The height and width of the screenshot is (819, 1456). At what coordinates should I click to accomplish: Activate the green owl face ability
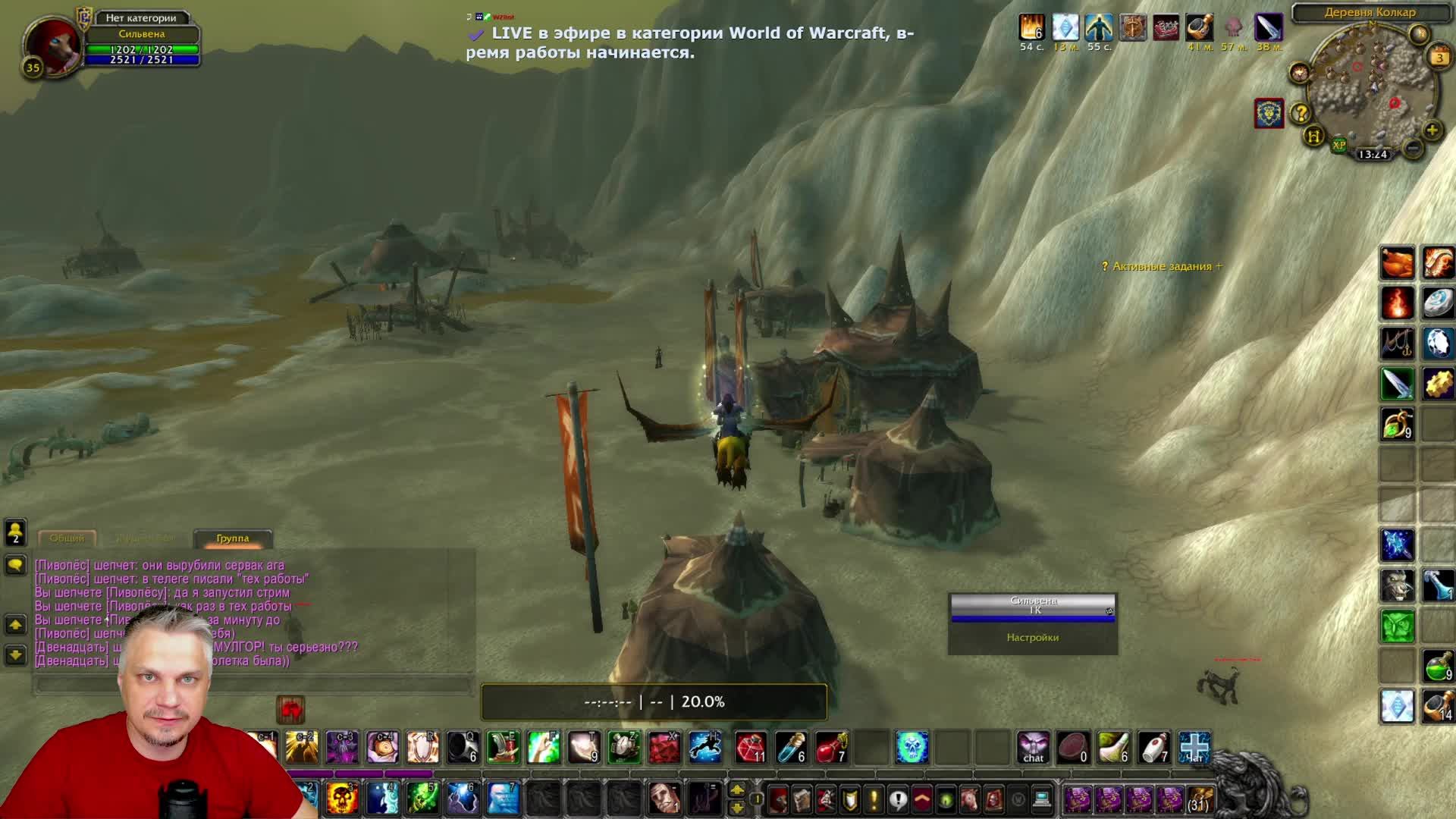[x=1397, y=626]
